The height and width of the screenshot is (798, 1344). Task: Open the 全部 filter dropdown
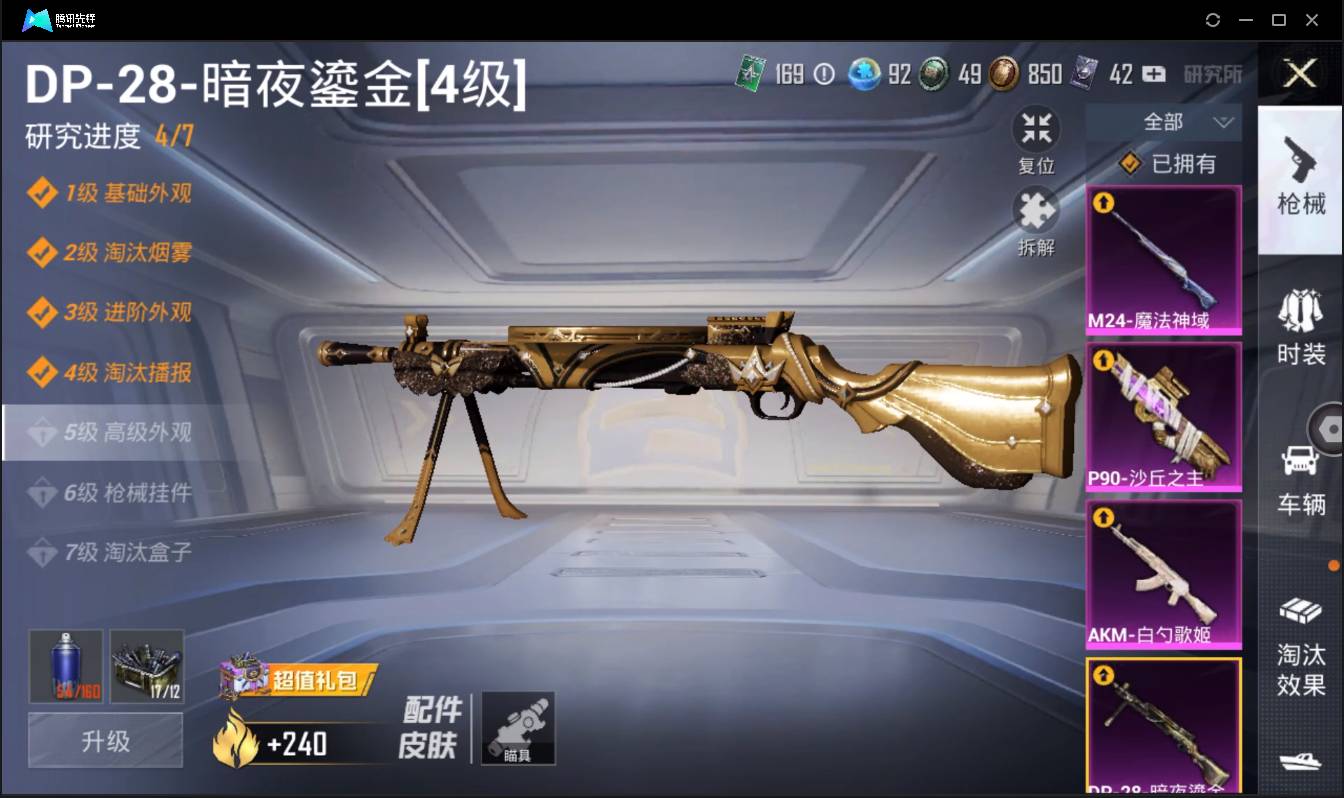pos(1166,122)
